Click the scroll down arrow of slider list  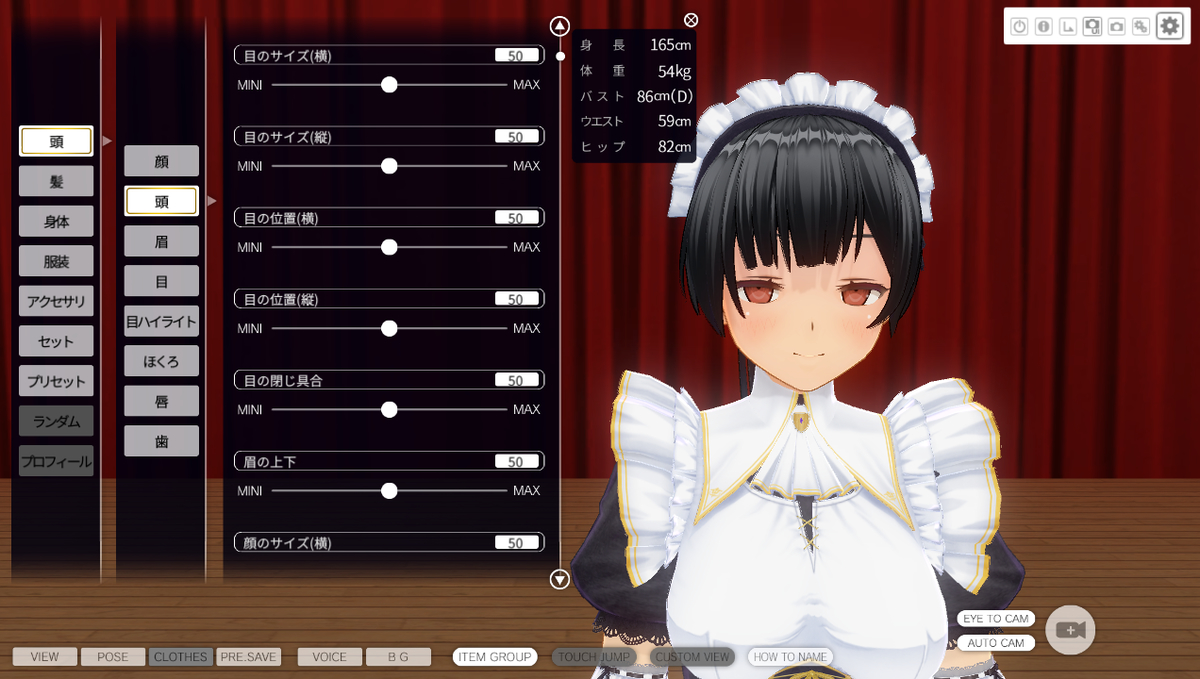pyautogui.click(x=560, y=578)
